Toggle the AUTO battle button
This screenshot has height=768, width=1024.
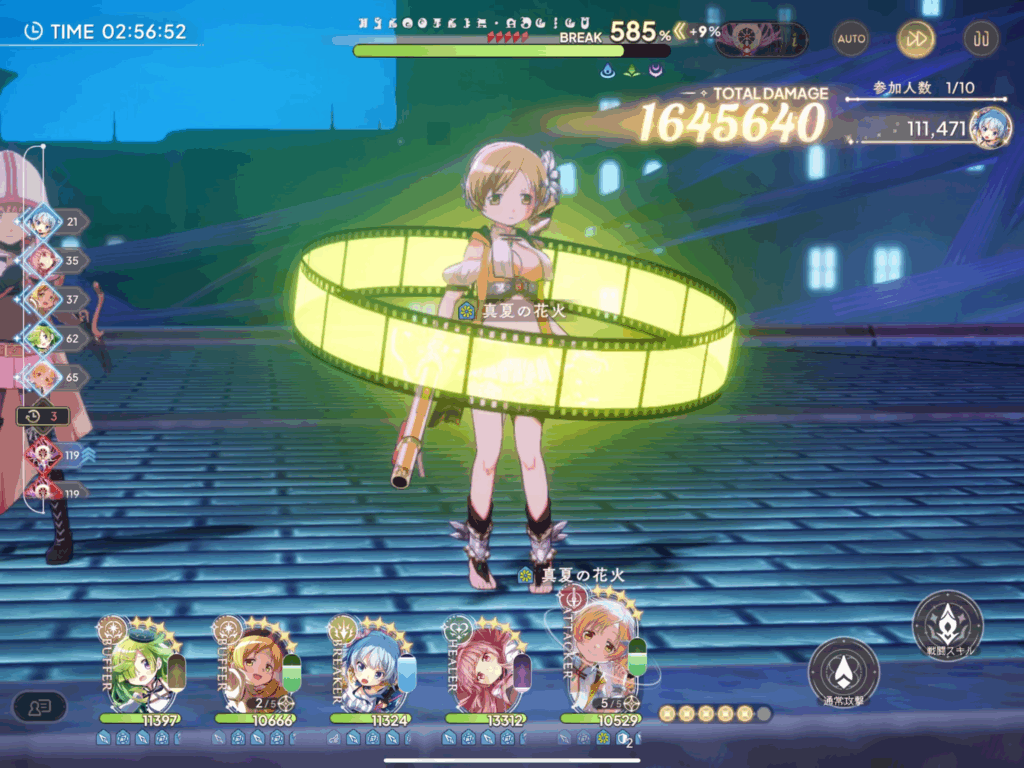coord(851,39)
